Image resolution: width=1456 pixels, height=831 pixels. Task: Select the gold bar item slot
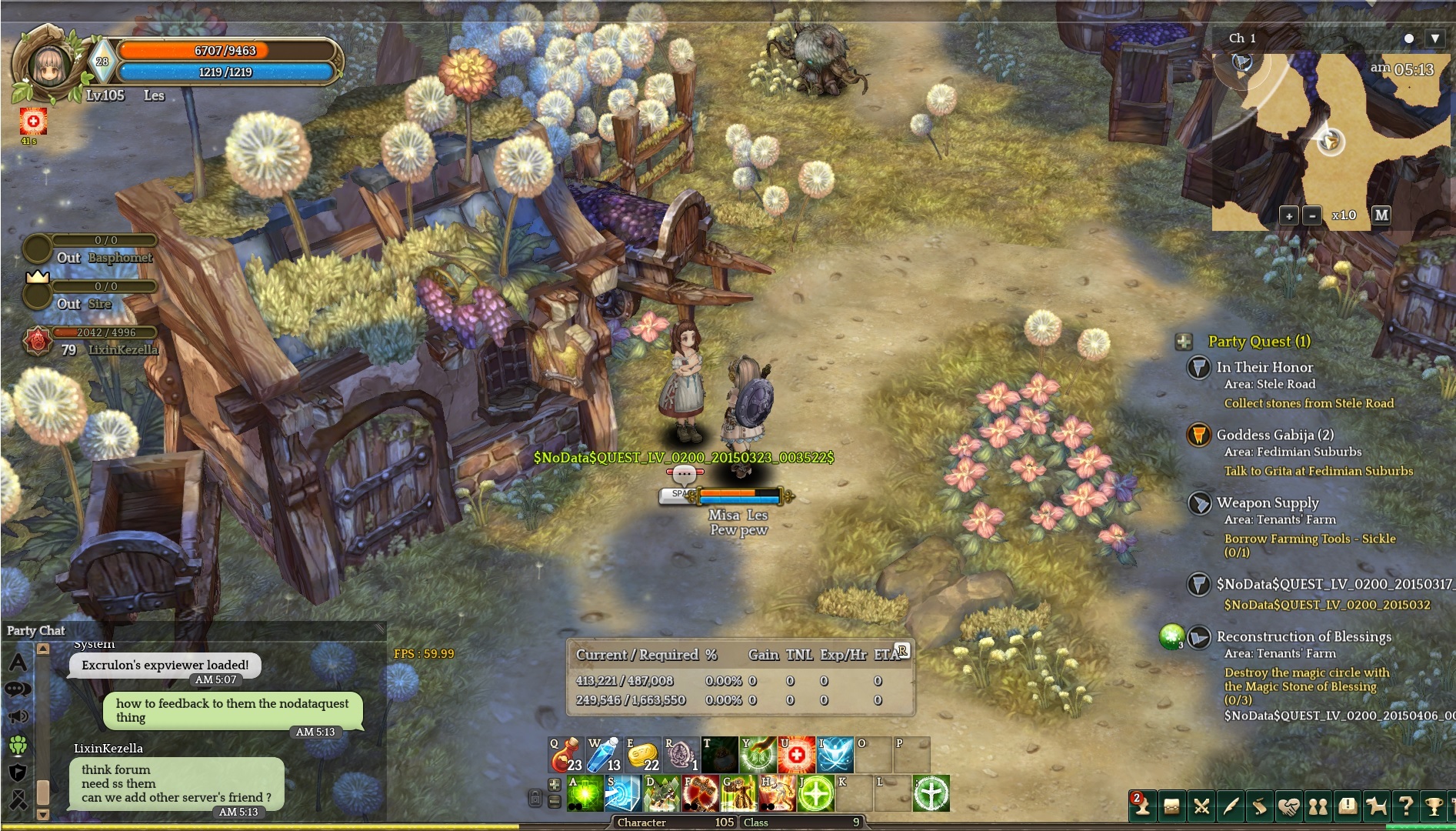[642, 755]
